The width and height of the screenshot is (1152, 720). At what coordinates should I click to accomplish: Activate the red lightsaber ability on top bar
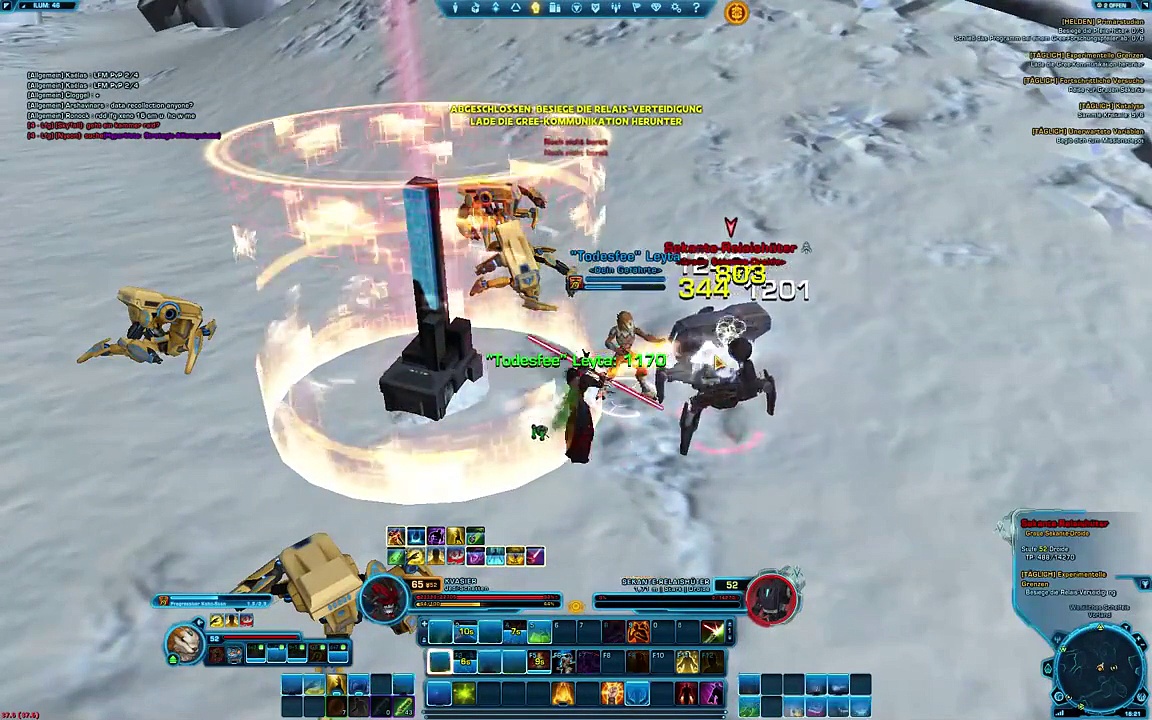[712, 632]
